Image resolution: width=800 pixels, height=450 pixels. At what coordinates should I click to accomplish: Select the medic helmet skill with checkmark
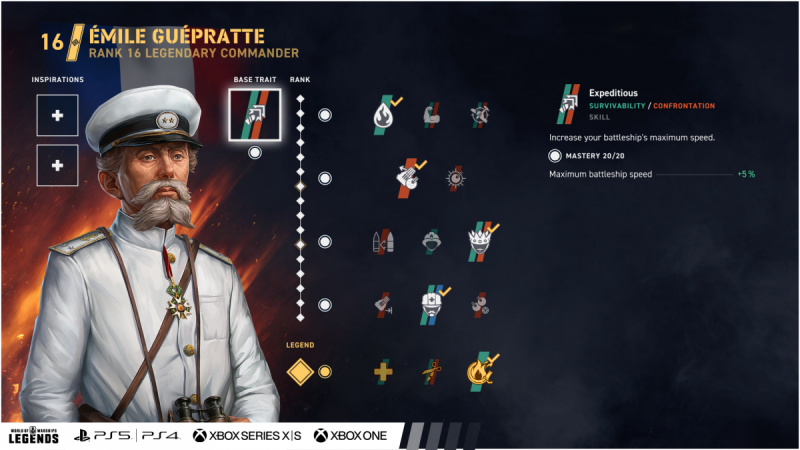[432, 304]
